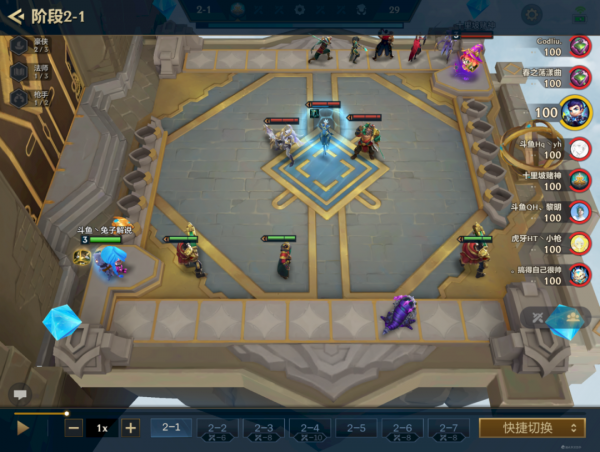This screenshot has width=600, height=452.
Task: Go back using the arrow beside 阶段2-1
Action: [x=15, y=17]
